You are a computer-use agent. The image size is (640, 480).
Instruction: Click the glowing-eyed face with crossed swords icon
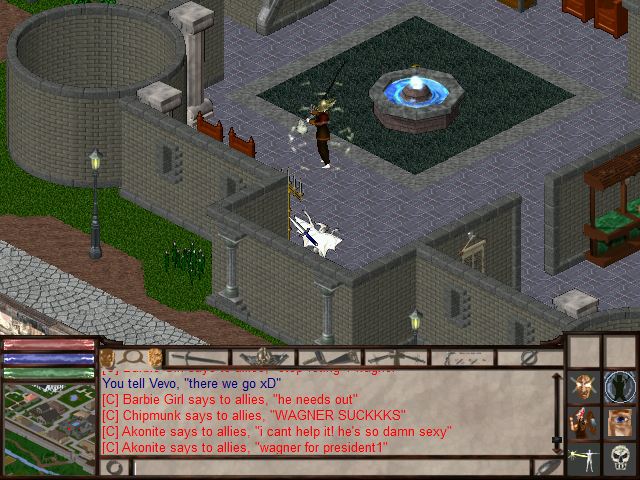(x=584, y=387)
